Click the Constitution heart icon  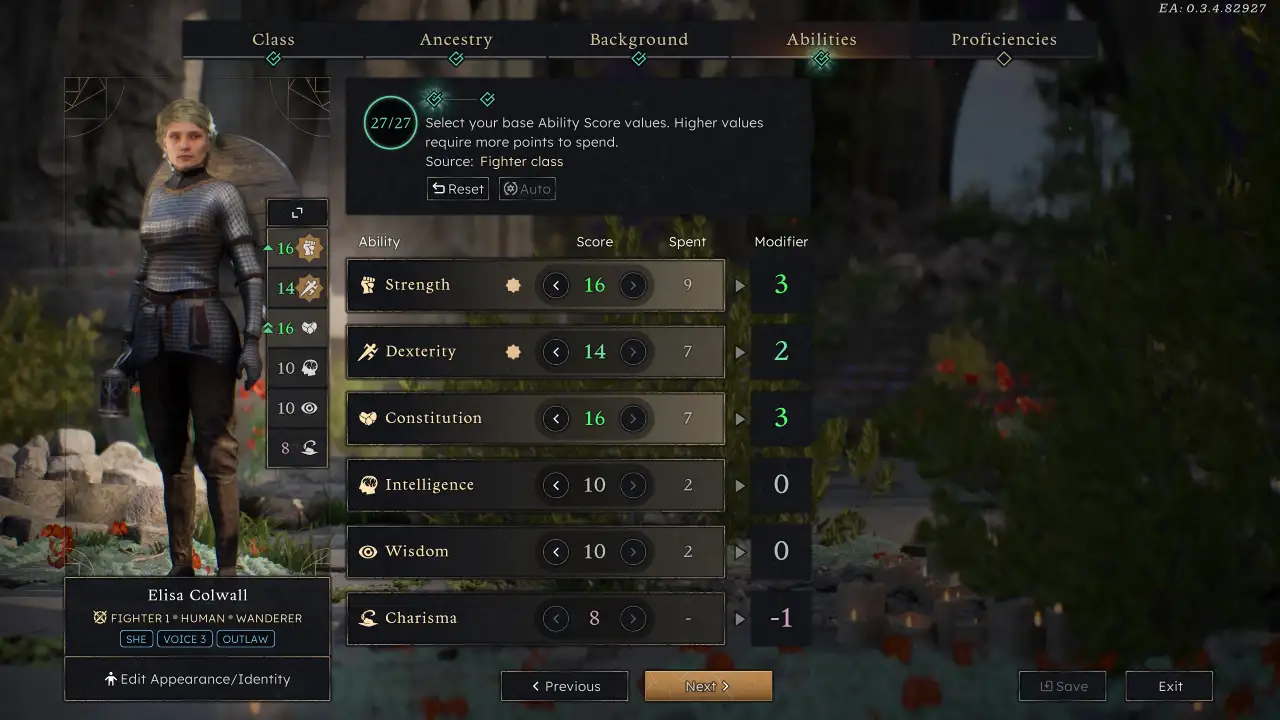pos(368,418)
